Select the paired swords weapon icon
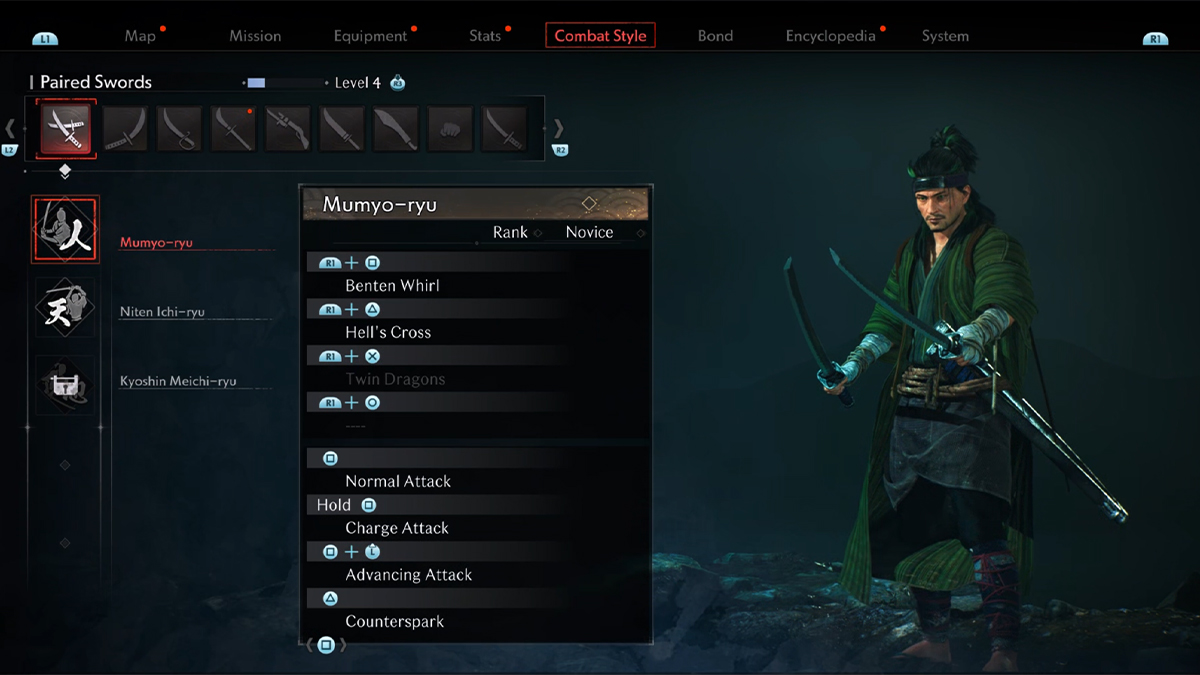 coord(66,128)
